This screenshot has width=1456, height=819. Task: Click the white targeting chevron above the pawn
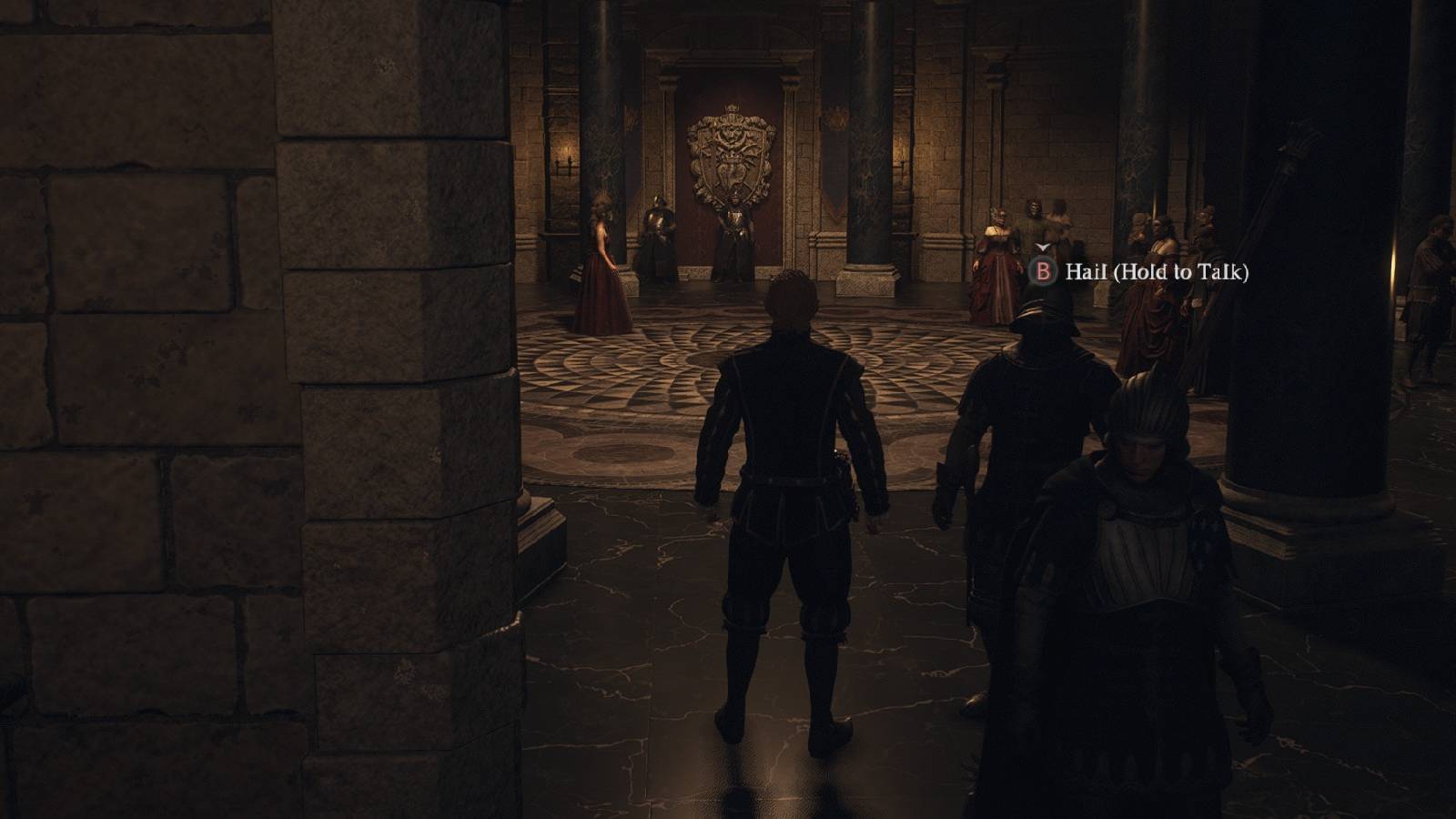click(x=1041, y=247)
